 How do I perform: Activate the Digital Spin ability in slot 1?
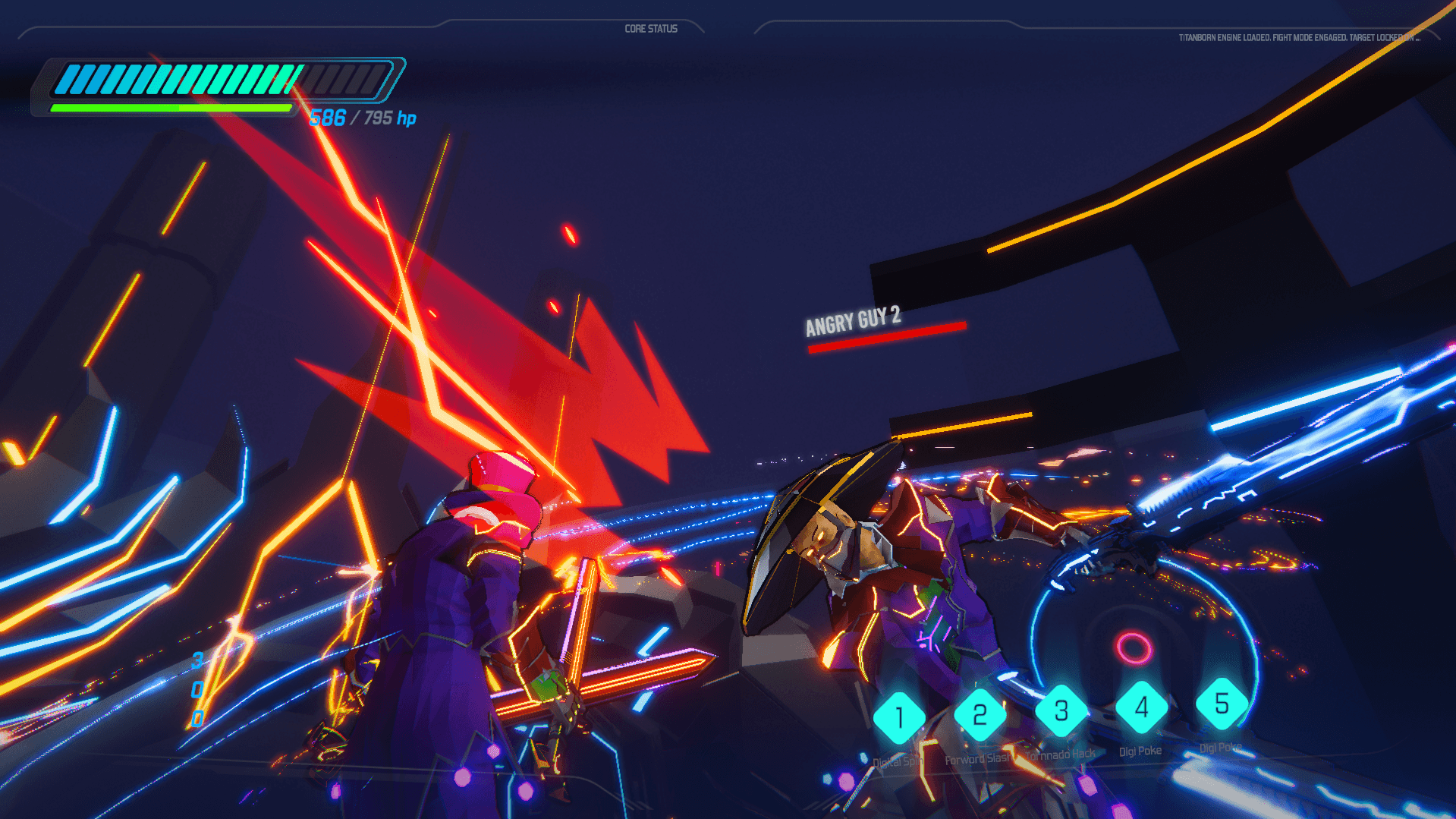click(899, 717)
